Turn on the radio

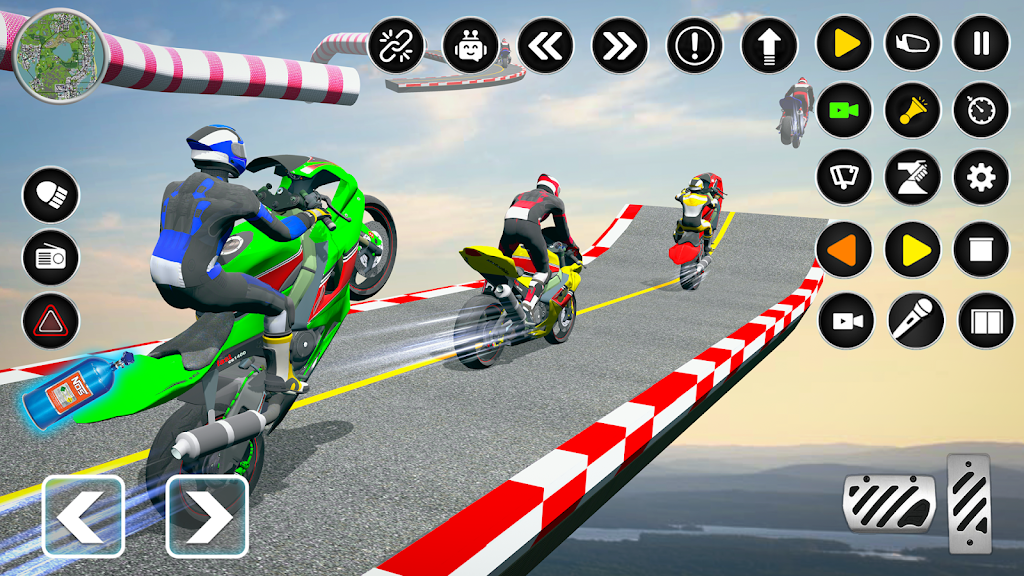(x=51, y=258)
